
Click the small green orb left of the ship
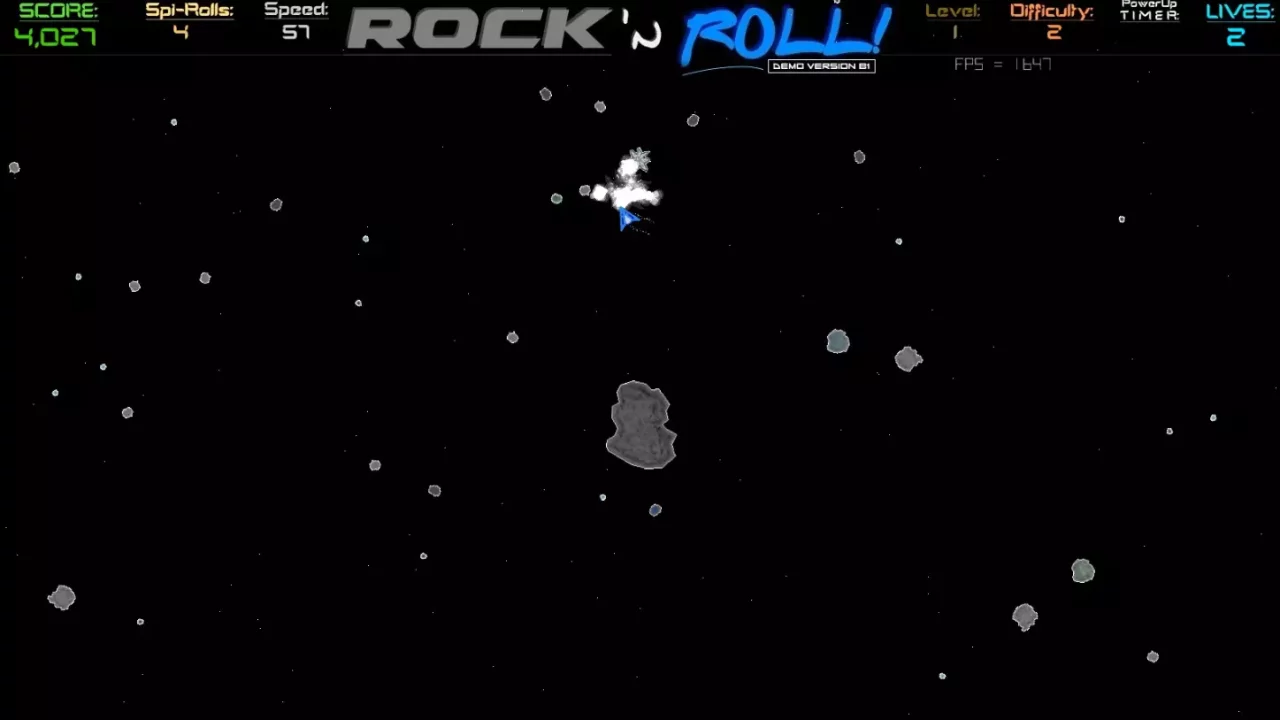(x=556, y=199)
